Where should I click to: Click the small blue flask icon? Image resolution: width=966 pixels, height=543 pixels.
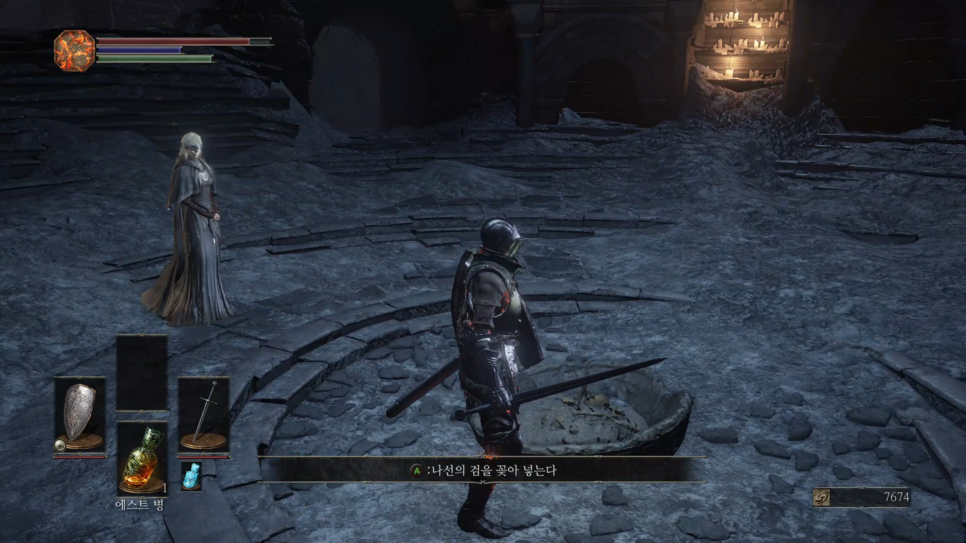click(x=191, y=476)
